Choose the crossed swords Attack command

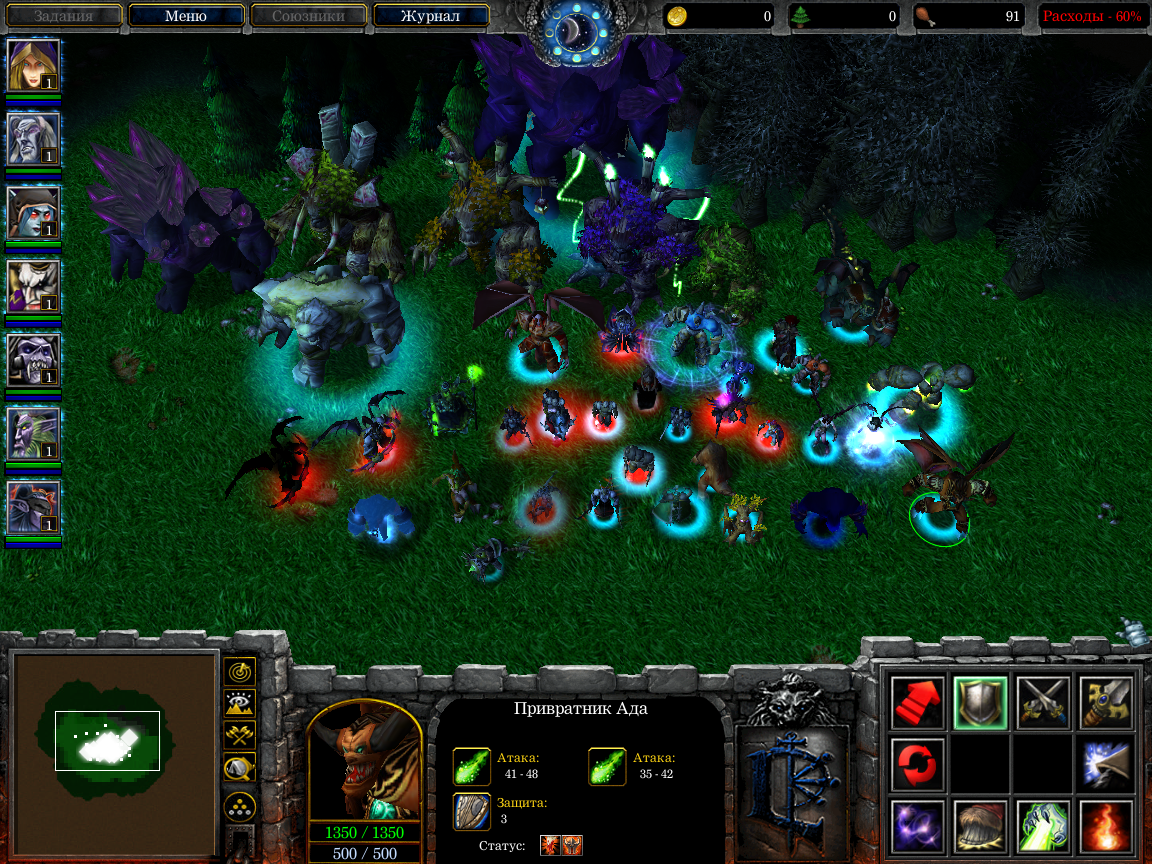[1043, 702]
